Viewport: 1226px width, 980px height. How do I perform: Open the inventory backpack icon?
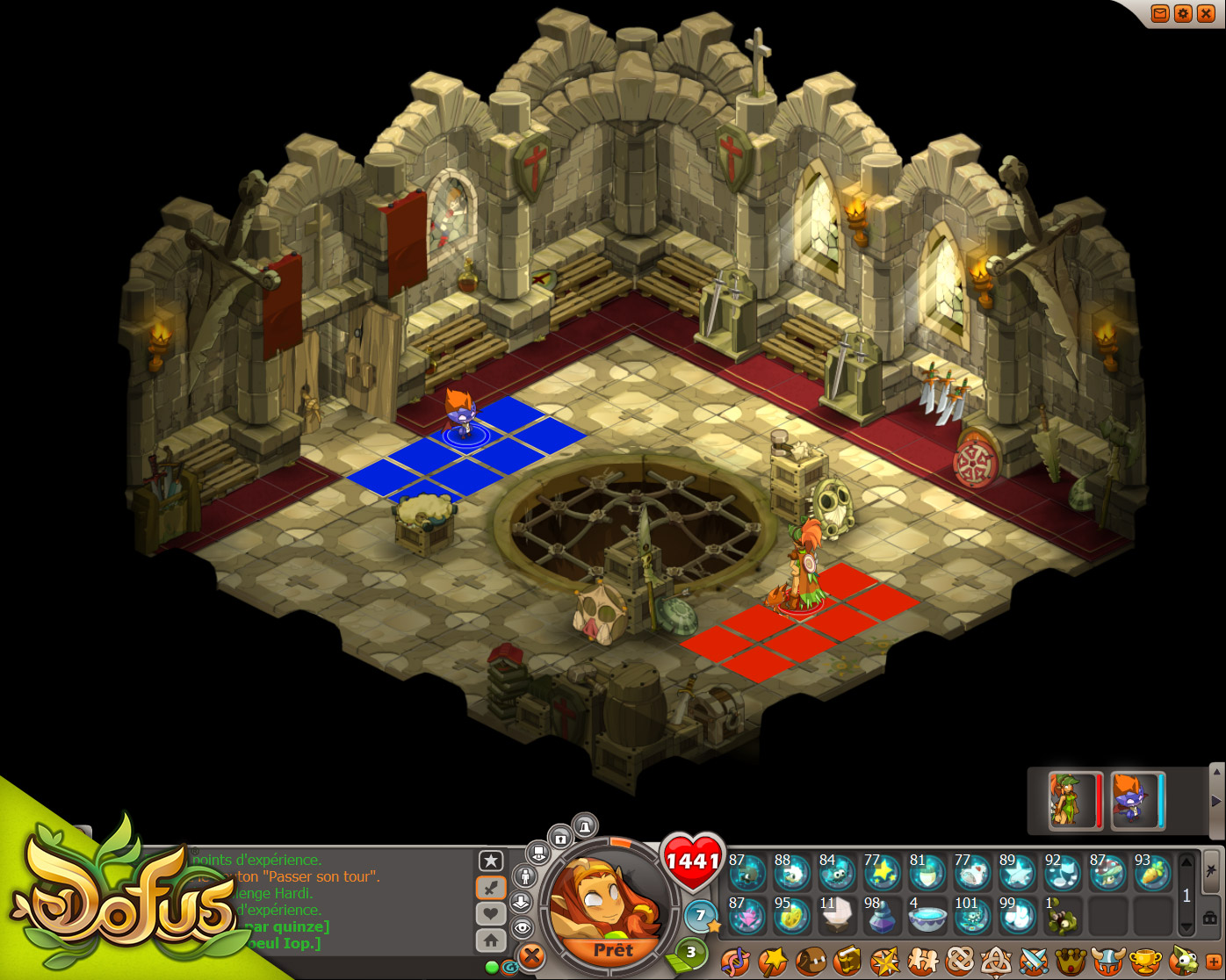(811, 962)
